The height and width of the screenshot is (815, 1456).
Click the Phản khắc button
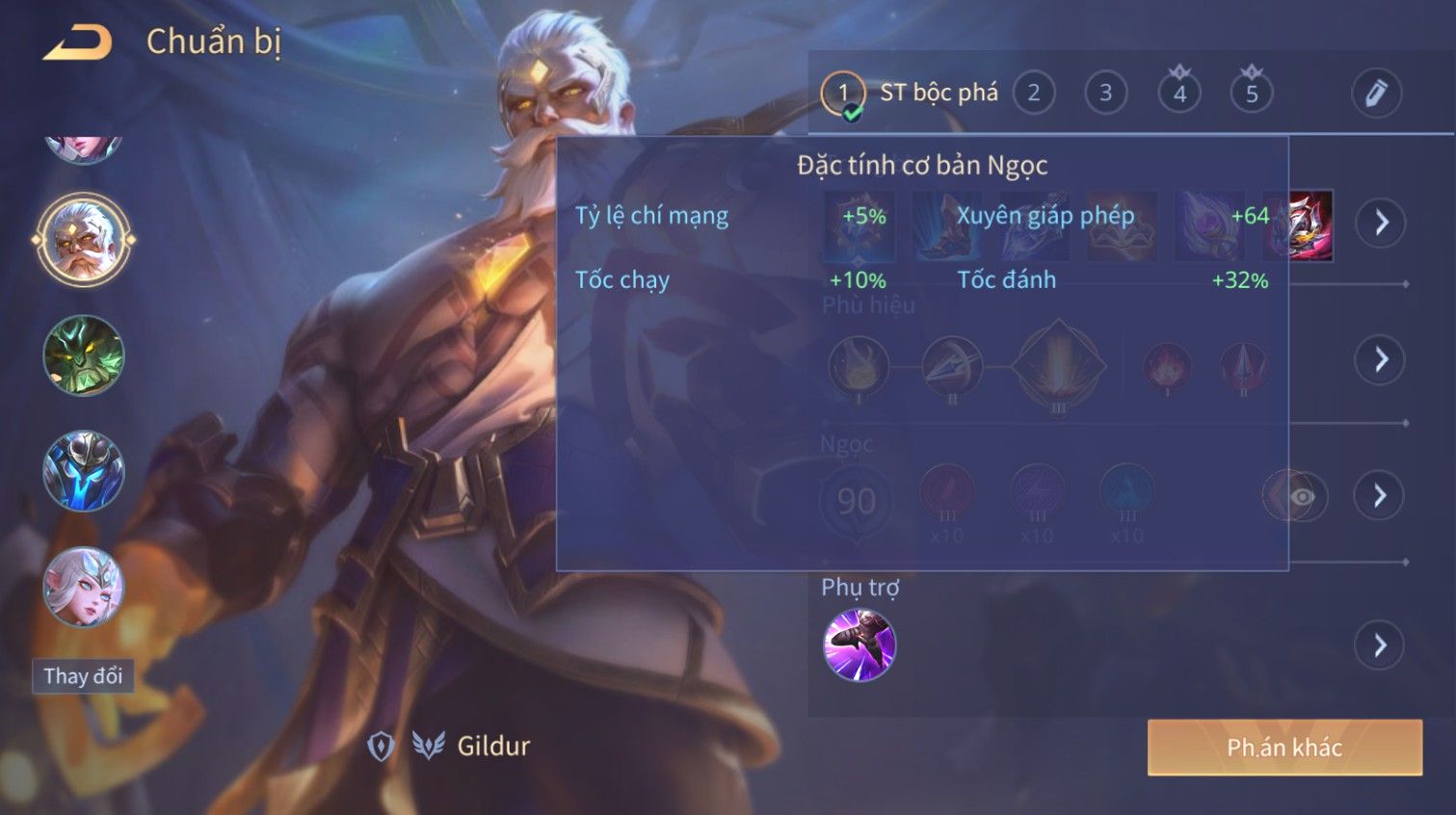click(1284, 748)
